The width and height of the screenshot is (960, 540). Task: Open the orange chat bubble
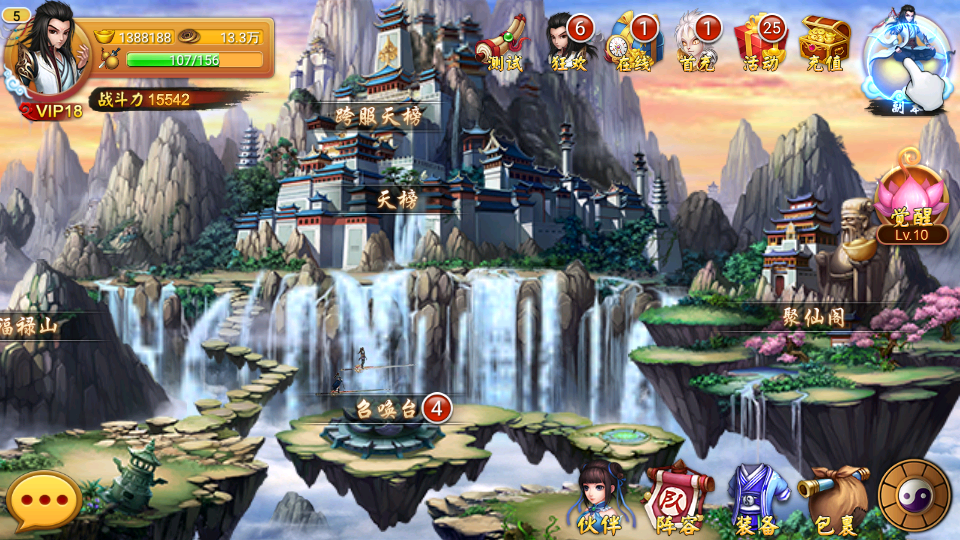tap(43, 502)
